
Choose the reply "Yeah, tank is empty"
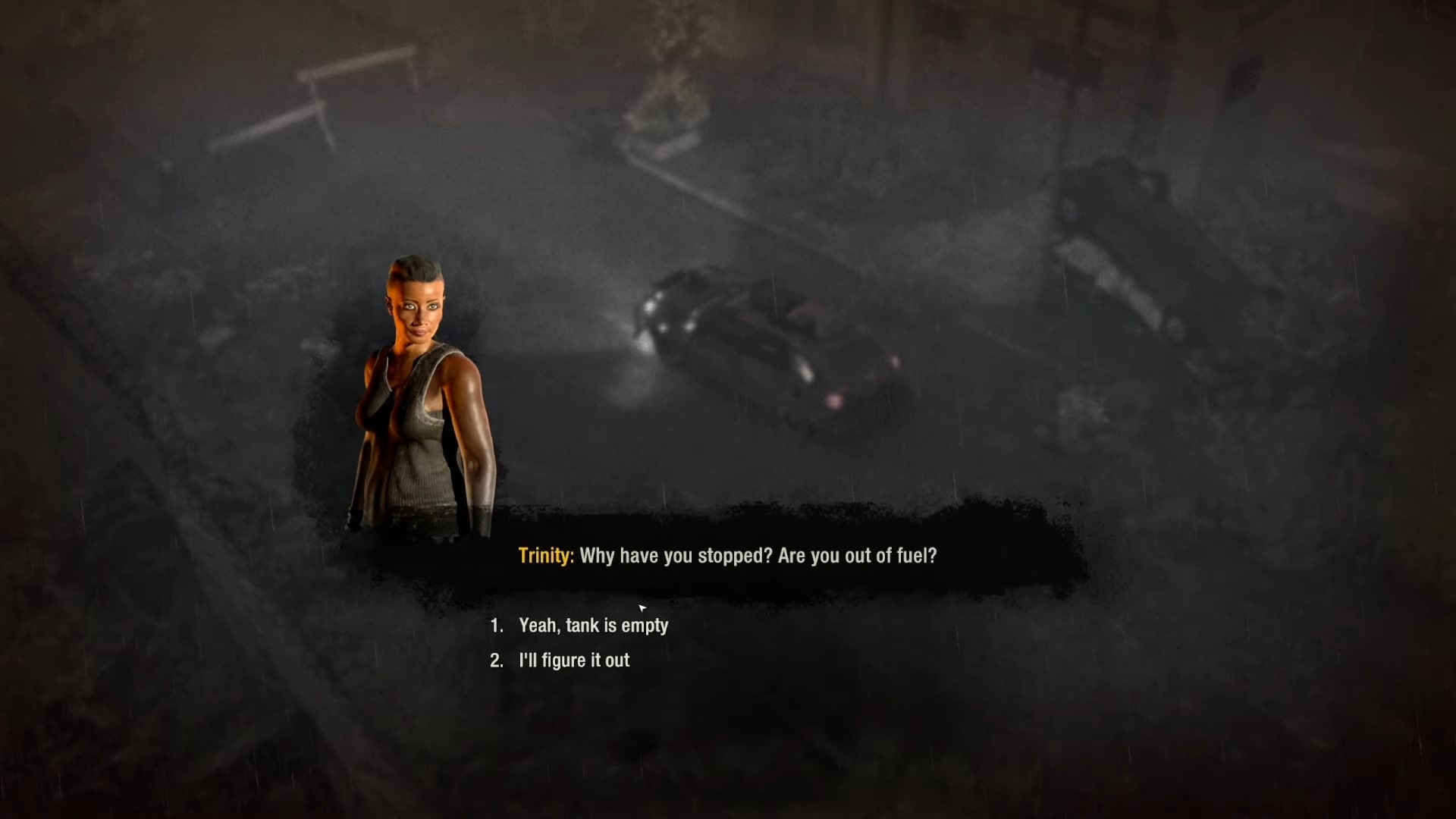tap(593, 626)
